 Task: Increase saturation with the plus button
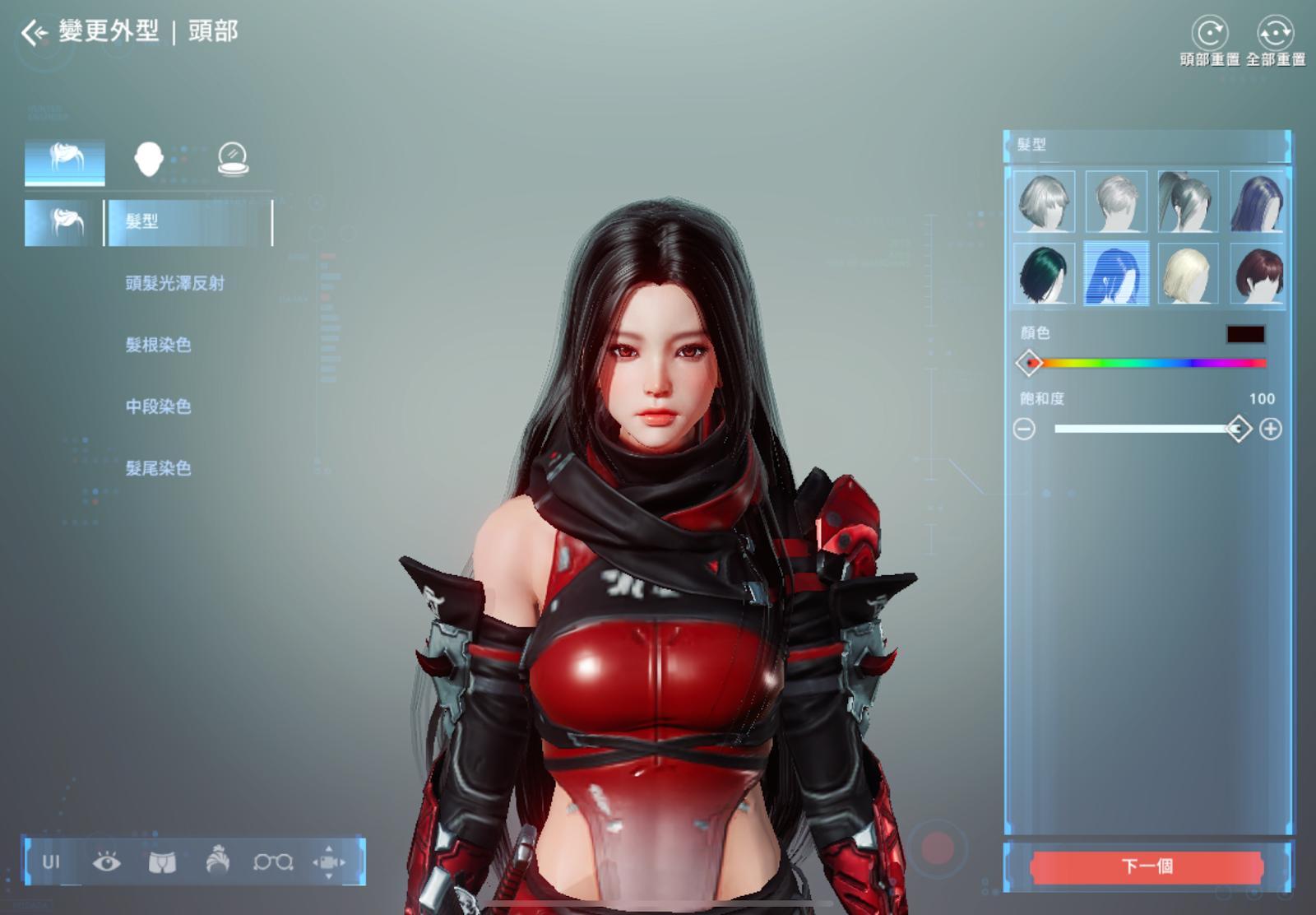1271,429
